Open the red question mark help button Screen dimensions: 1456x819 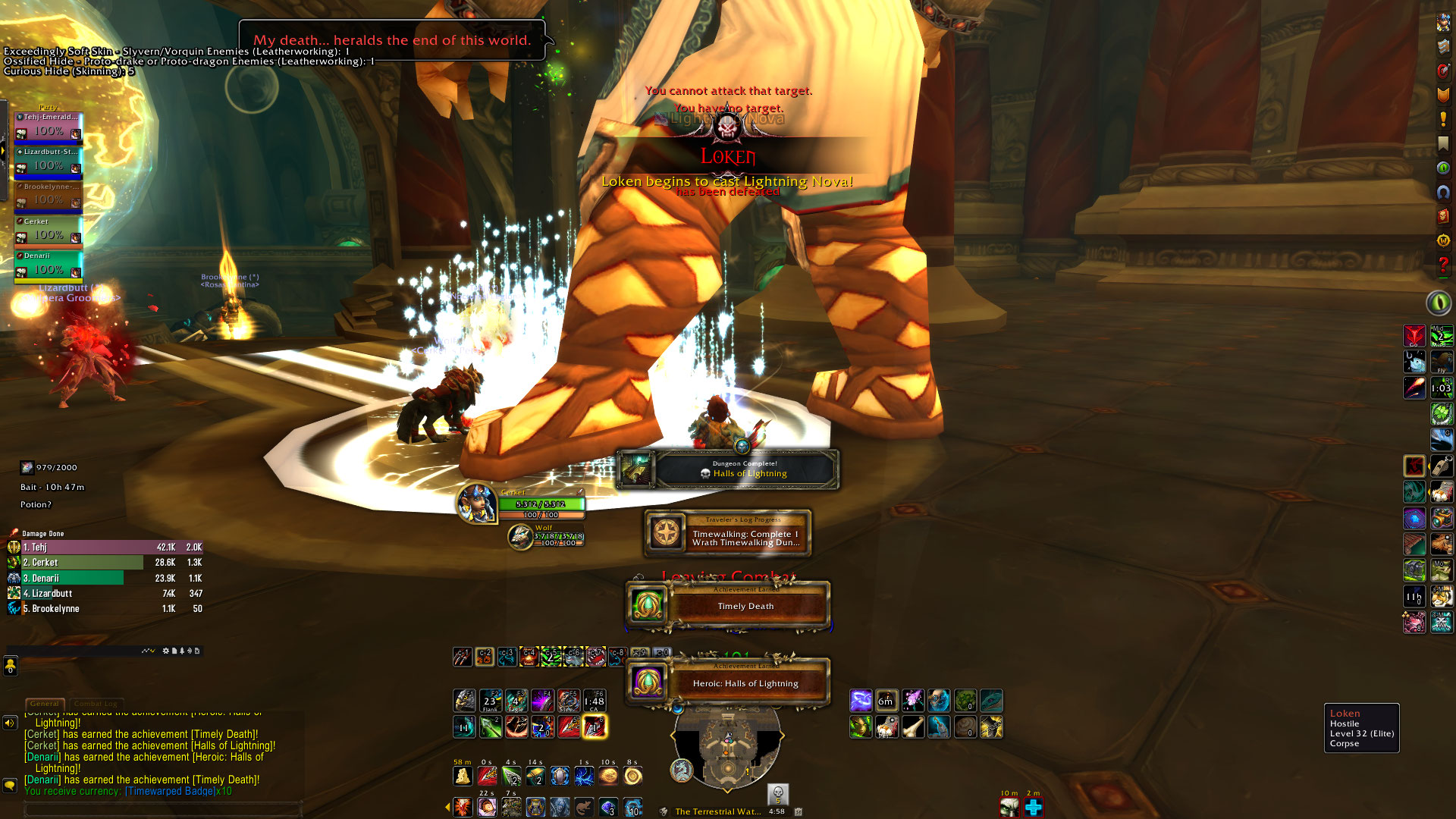tap(1443, 265)
